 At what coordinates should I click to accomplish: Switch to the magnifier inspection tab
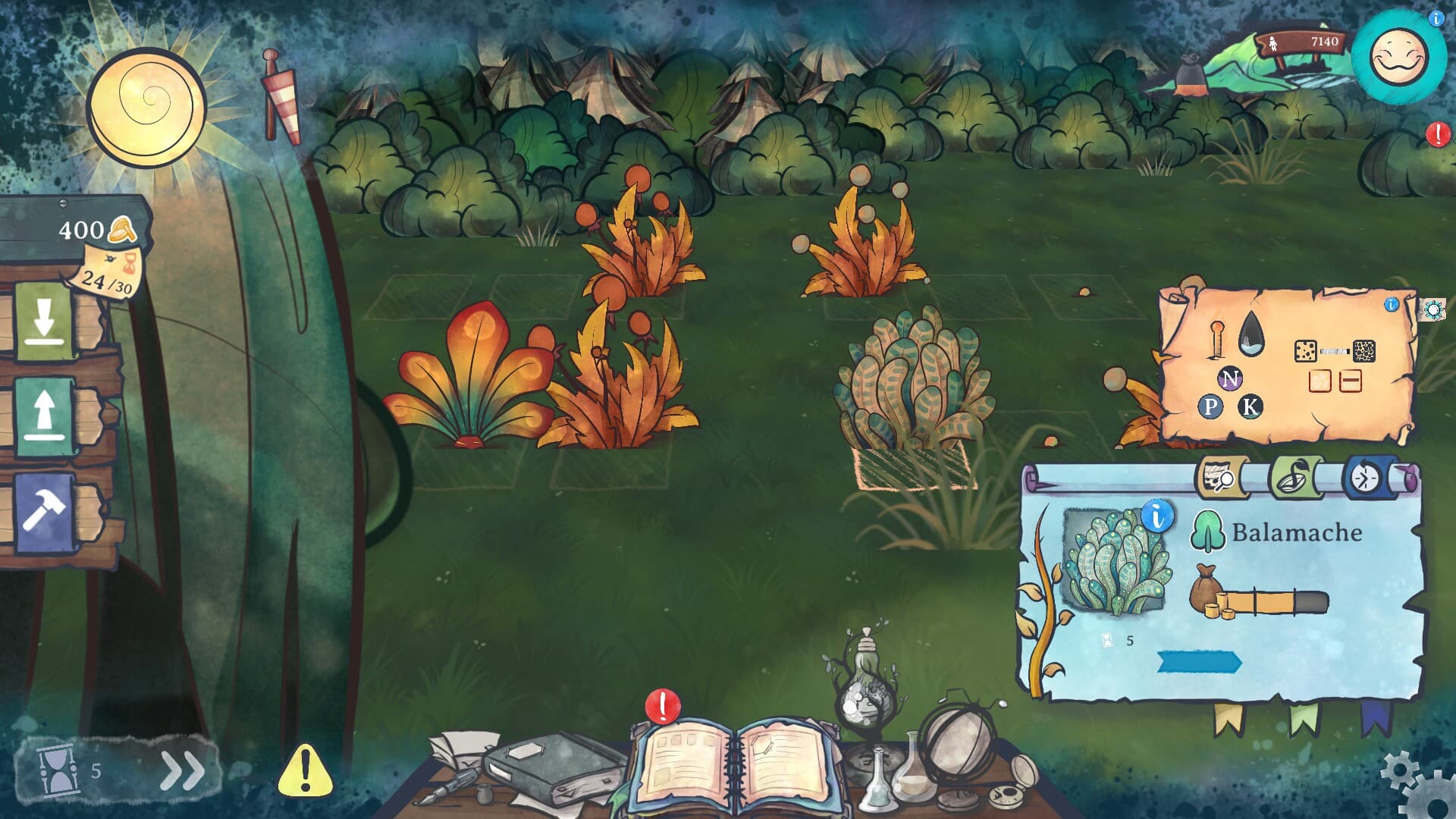point(1220,479)
